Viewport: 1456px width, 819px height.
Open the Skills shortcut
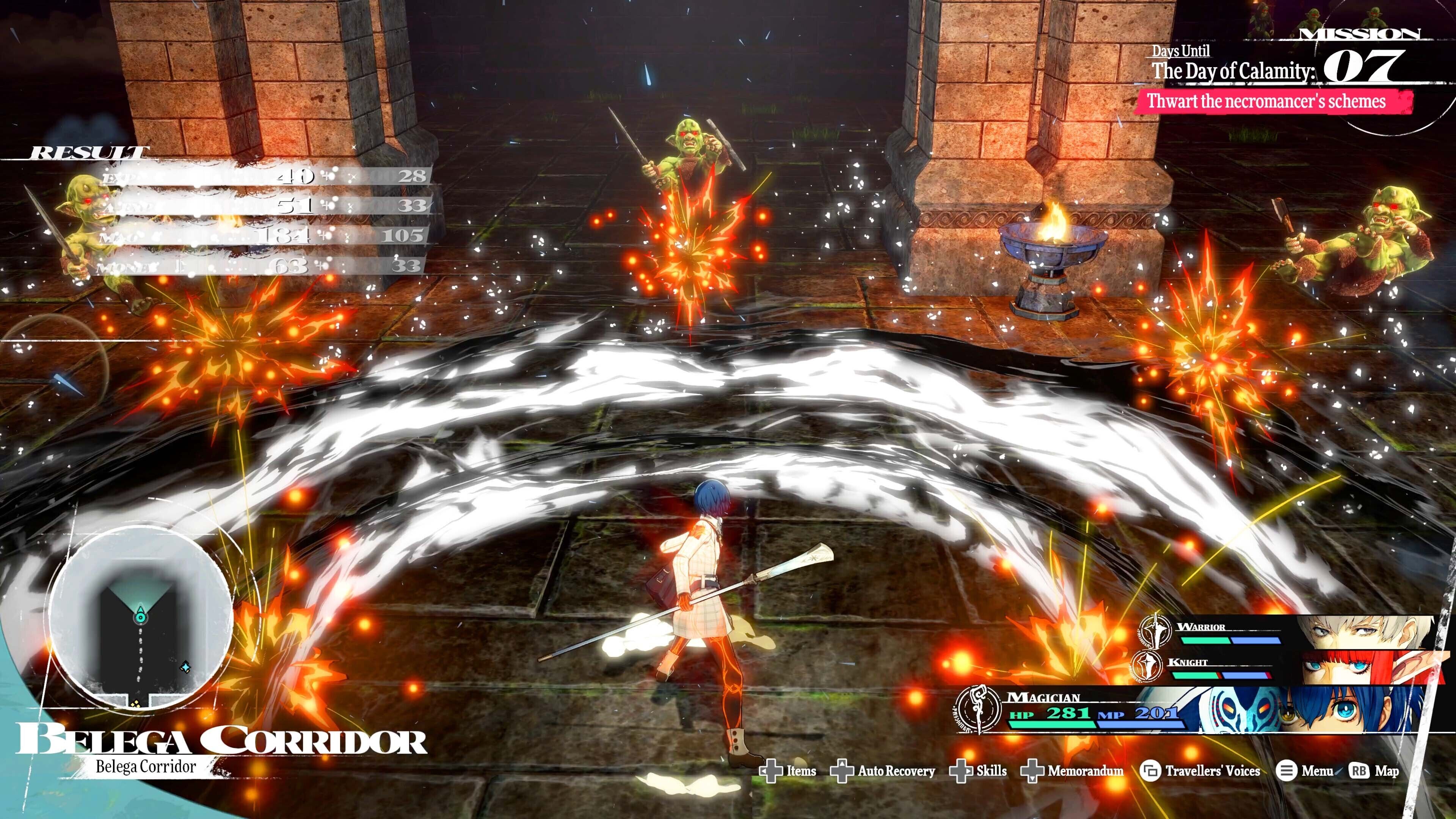(978, 771)
